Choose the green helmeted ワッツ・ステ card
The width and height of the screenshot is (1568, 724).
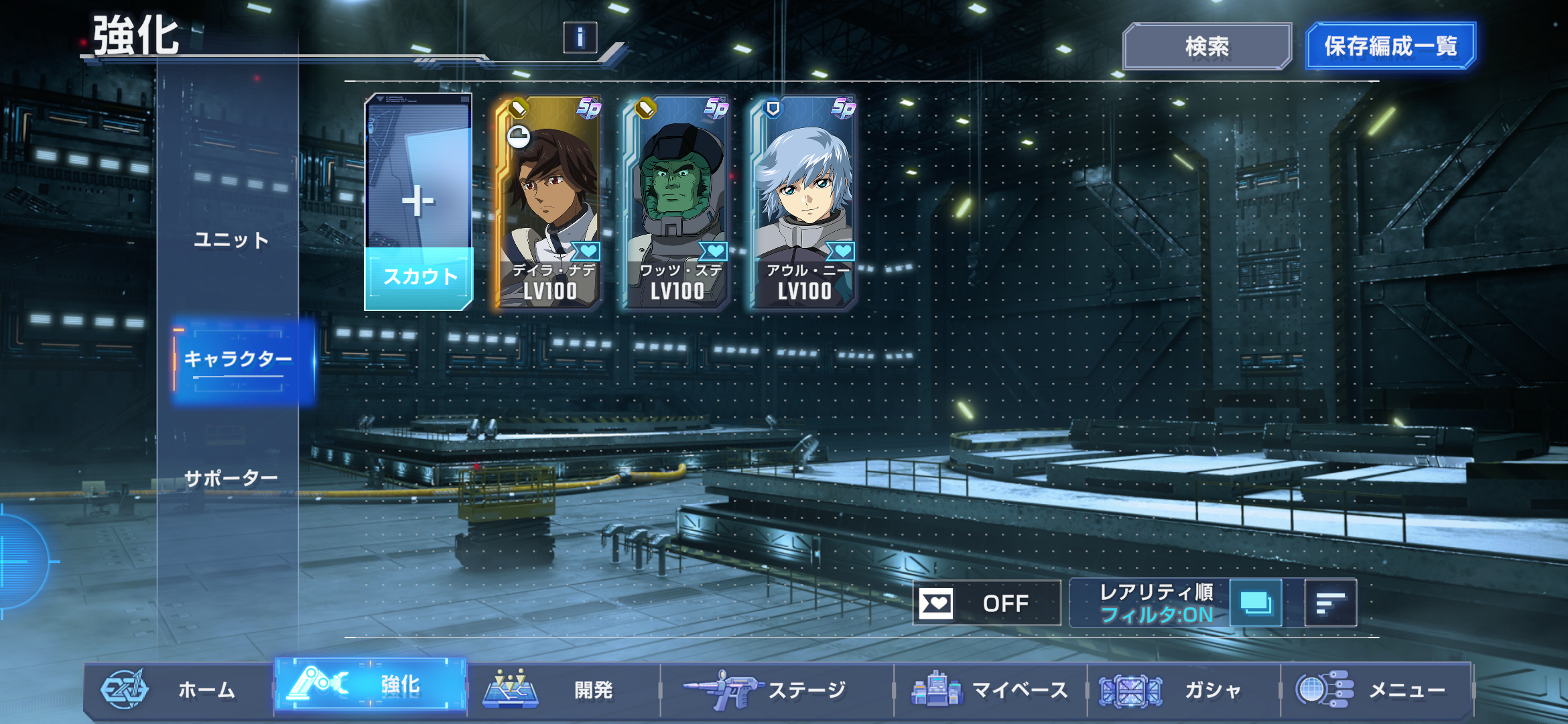point(676,202)
